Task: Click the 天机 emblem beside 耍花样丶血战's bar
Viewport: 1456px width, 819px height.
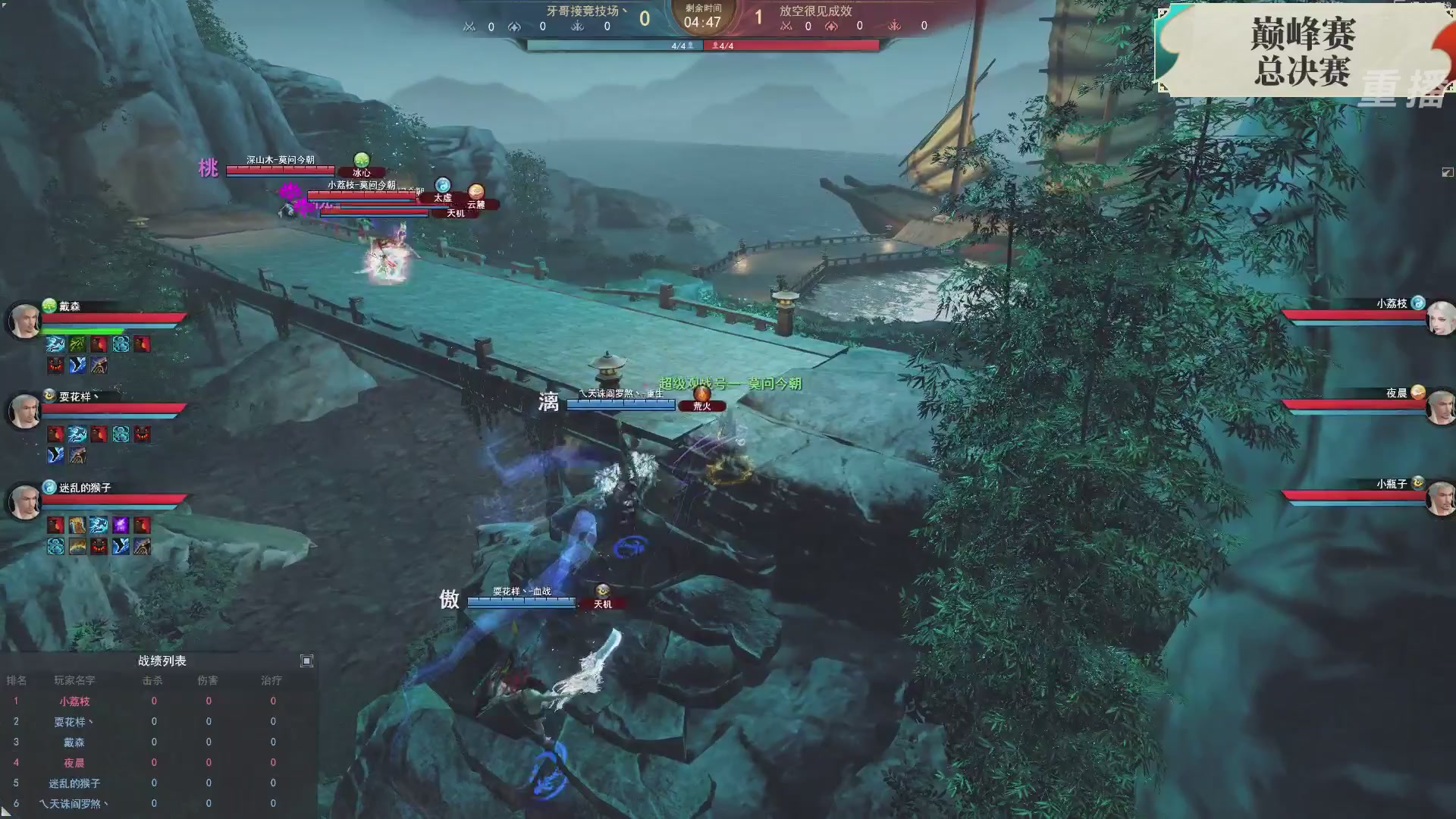Action: pyautogui.click(x=601, y=591)
